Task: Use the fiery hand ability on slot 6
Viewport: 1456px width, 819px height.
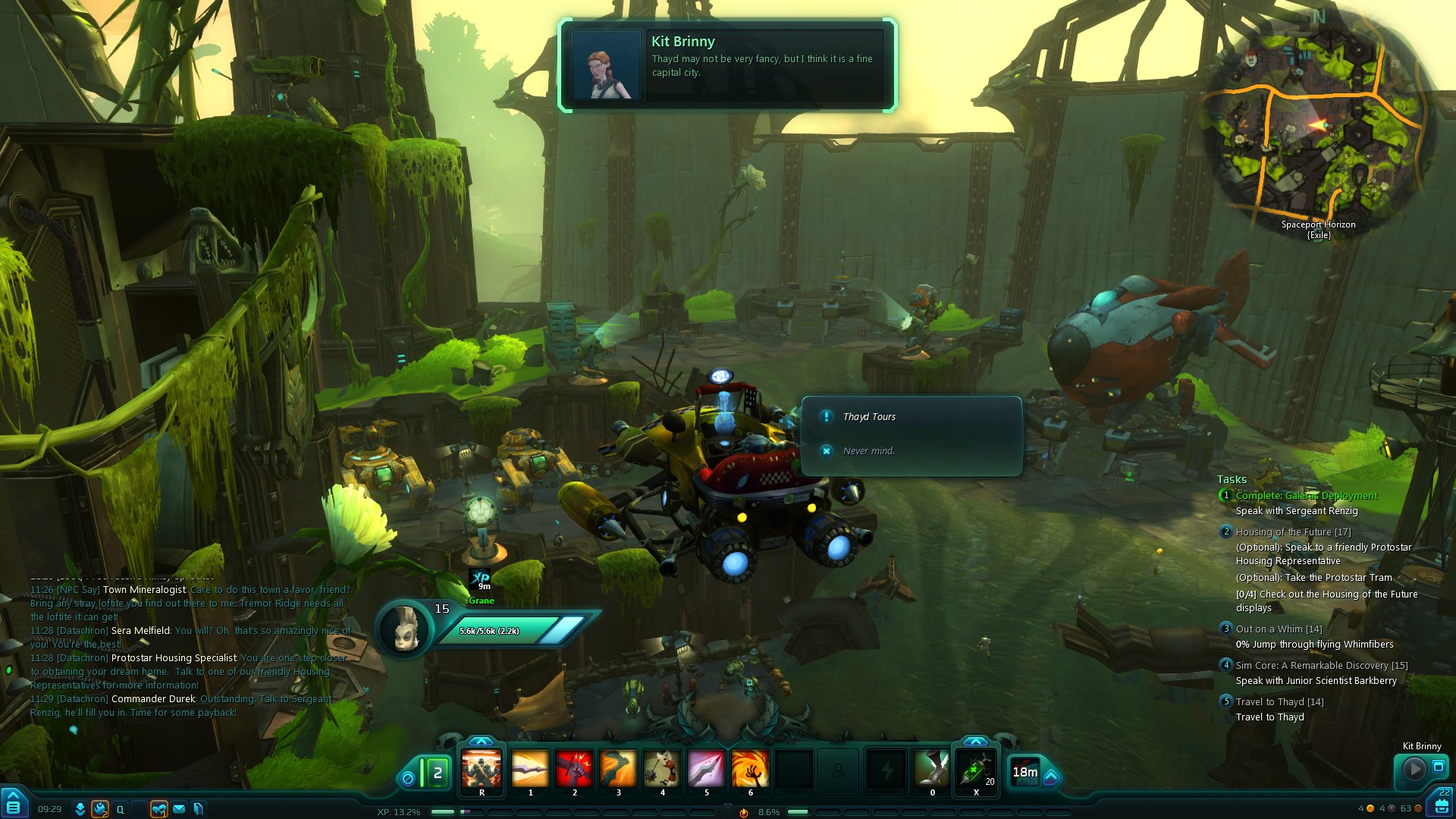Action: 750,769
